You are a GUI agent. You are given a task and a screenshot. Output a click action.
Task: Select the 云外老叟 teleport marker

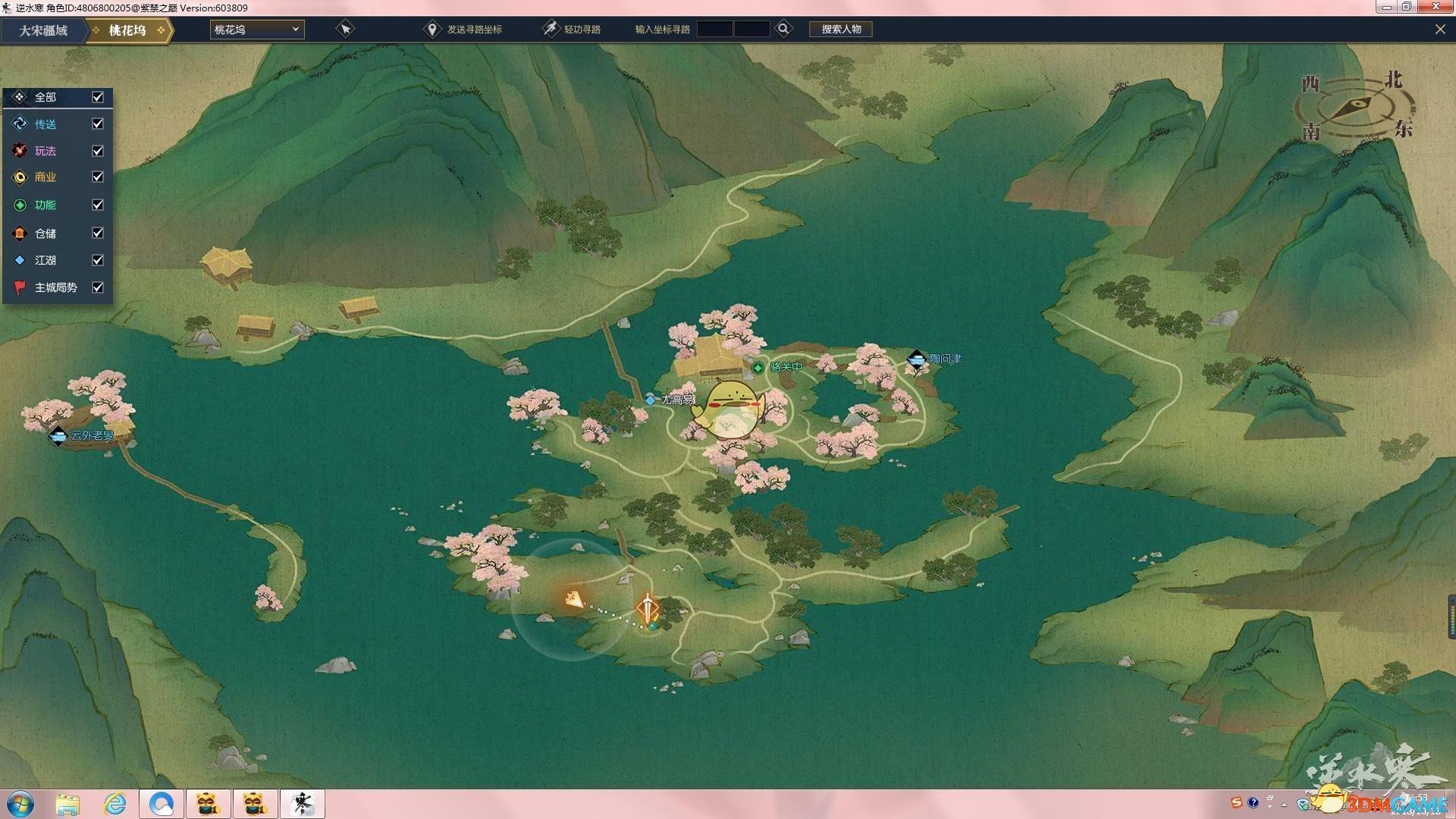click(x=58, y=436)
